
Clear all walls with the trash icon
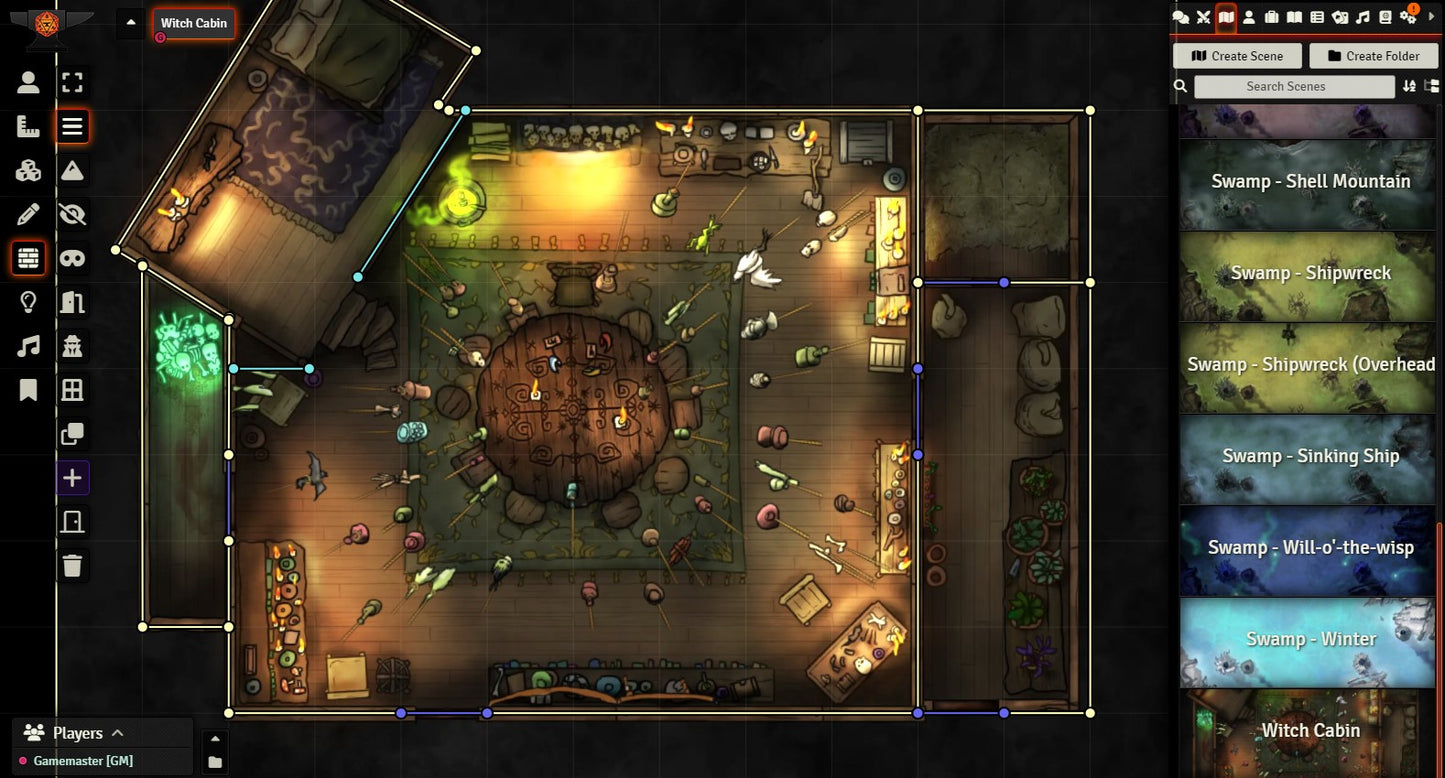pos(72,566)
